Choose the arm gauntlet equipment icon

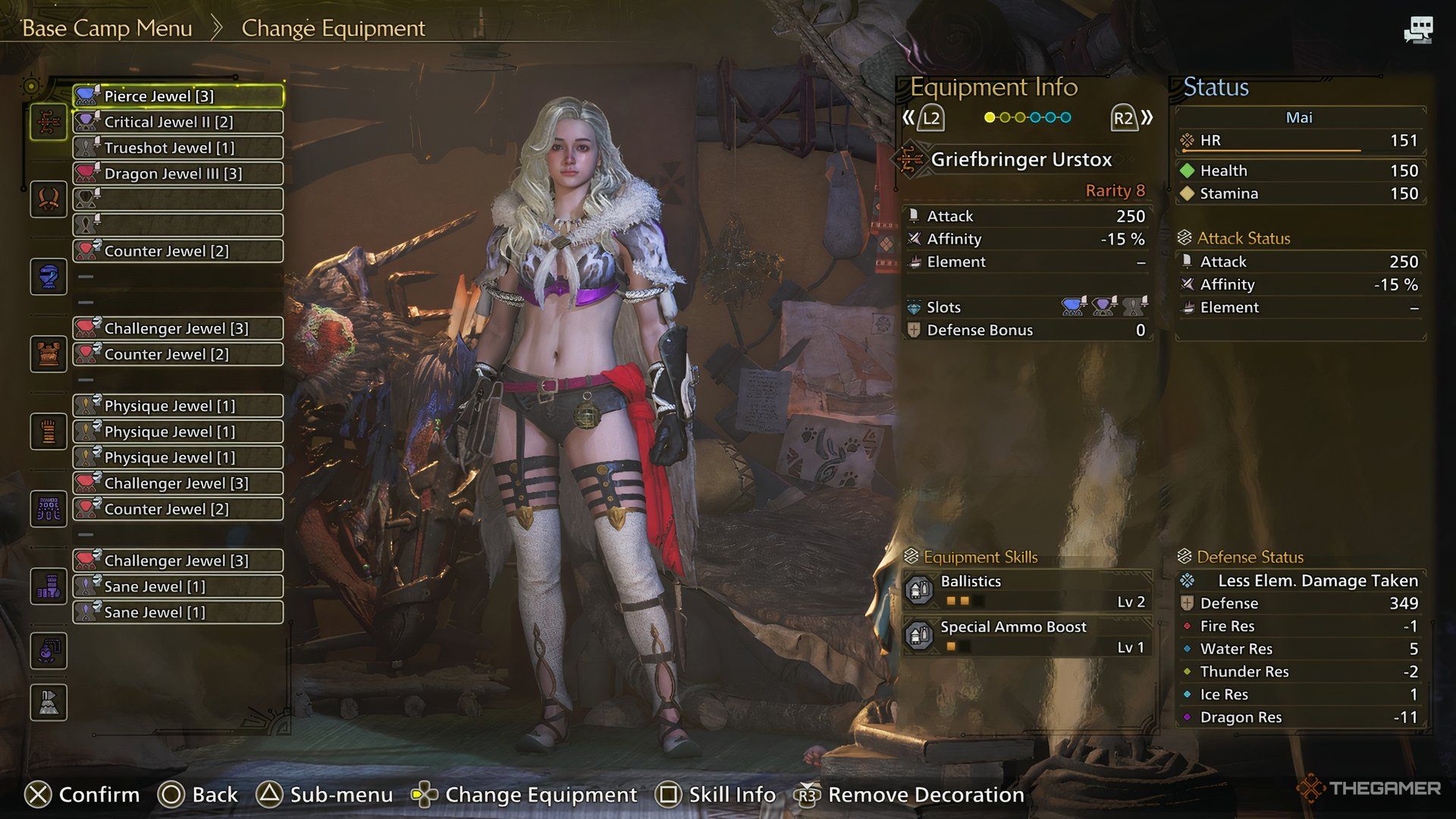click(x=49, y=431)
